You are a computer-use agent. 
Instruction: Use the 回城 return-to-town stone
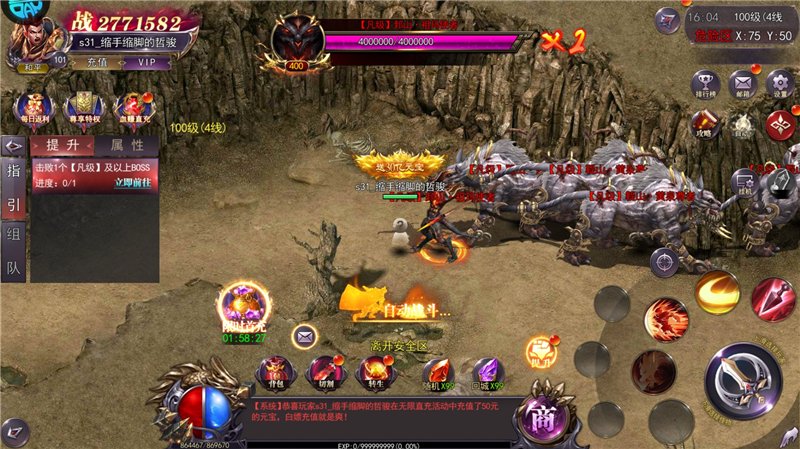pos(488,374)
